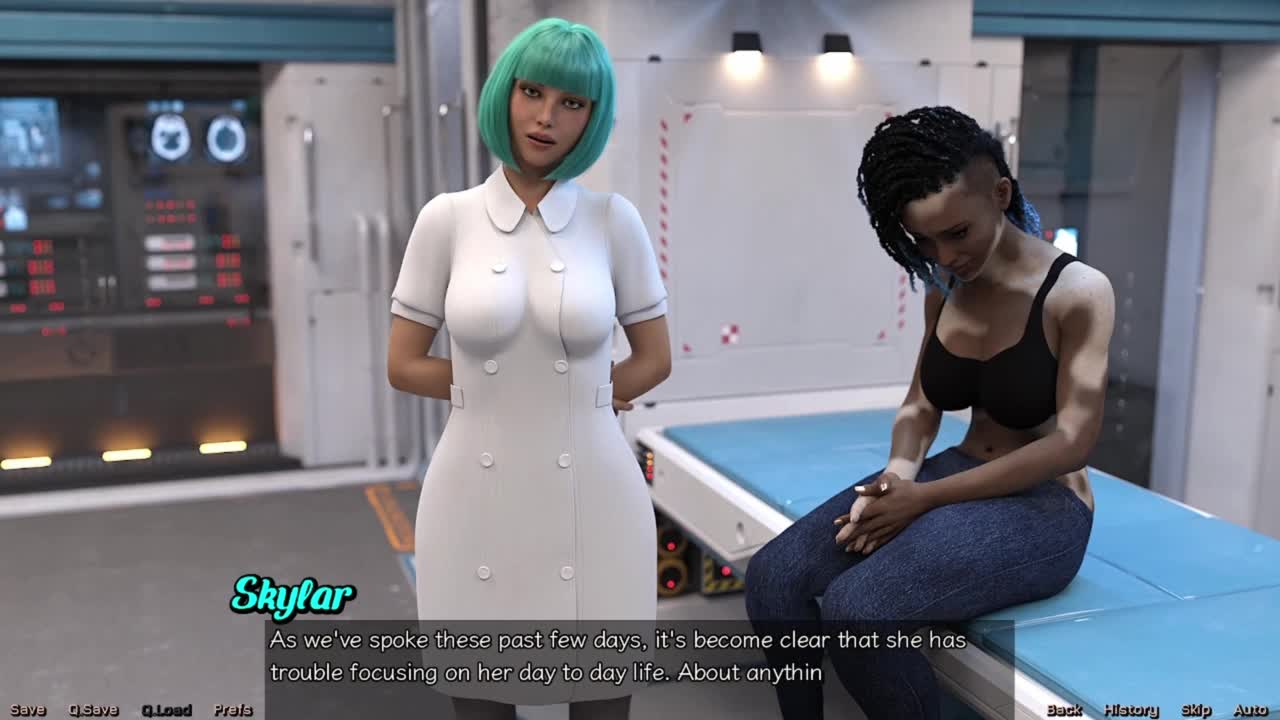The height and width of the screenshot is (720, 1280).
Task: Open the Save menu
Action: (28, 710)
